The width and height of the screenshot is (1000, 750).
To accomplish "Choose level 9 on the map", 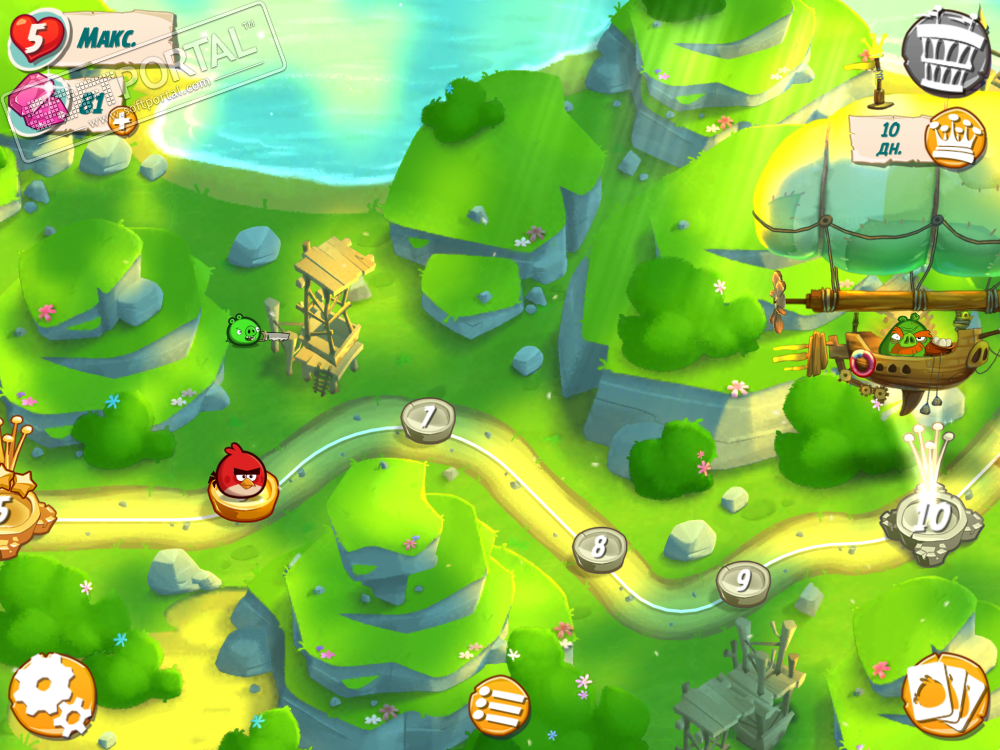I will click(743, 581).
